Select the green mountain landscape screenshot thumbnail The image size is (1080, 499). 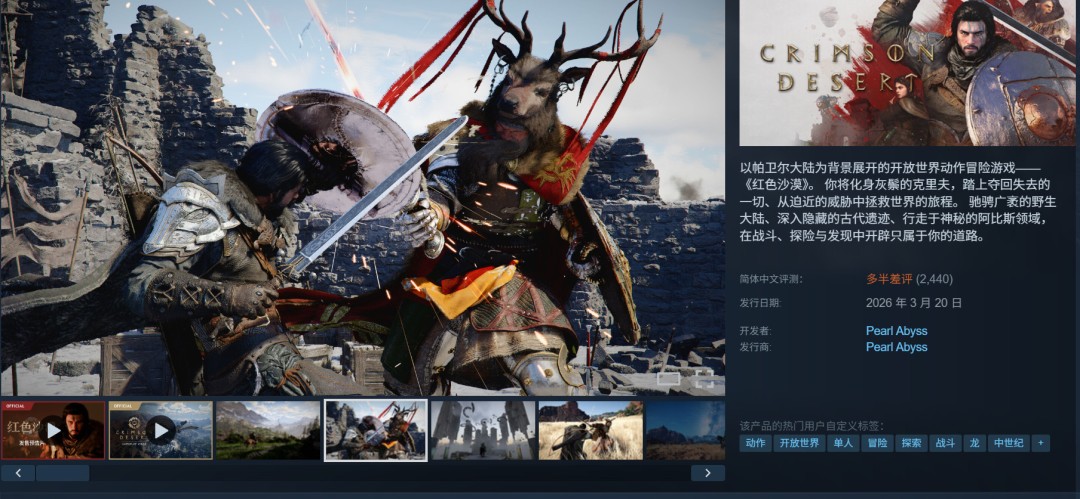coord(268,430)
